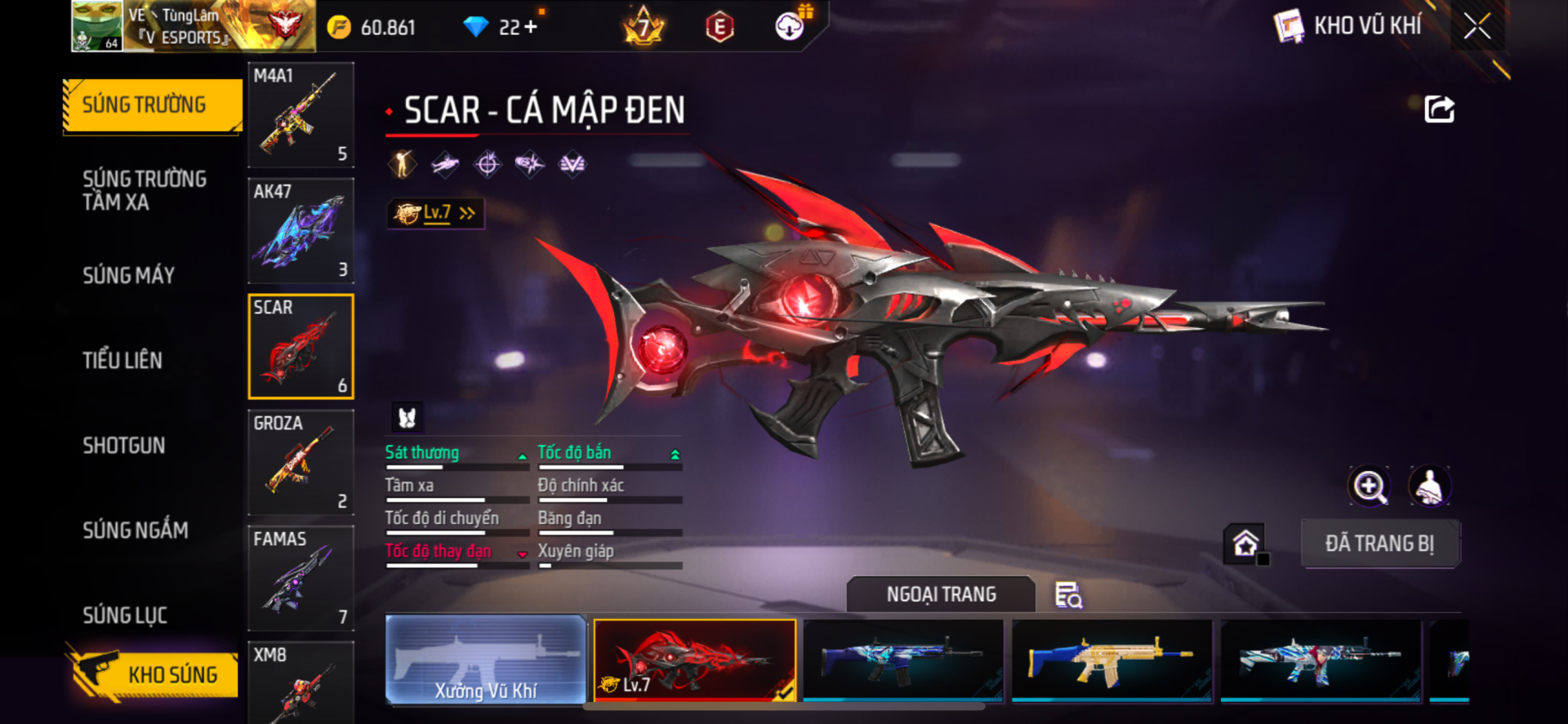The image size is (1568, 724).
Task: Open the SÚNG NGẮM category
Action: [136, 530]
